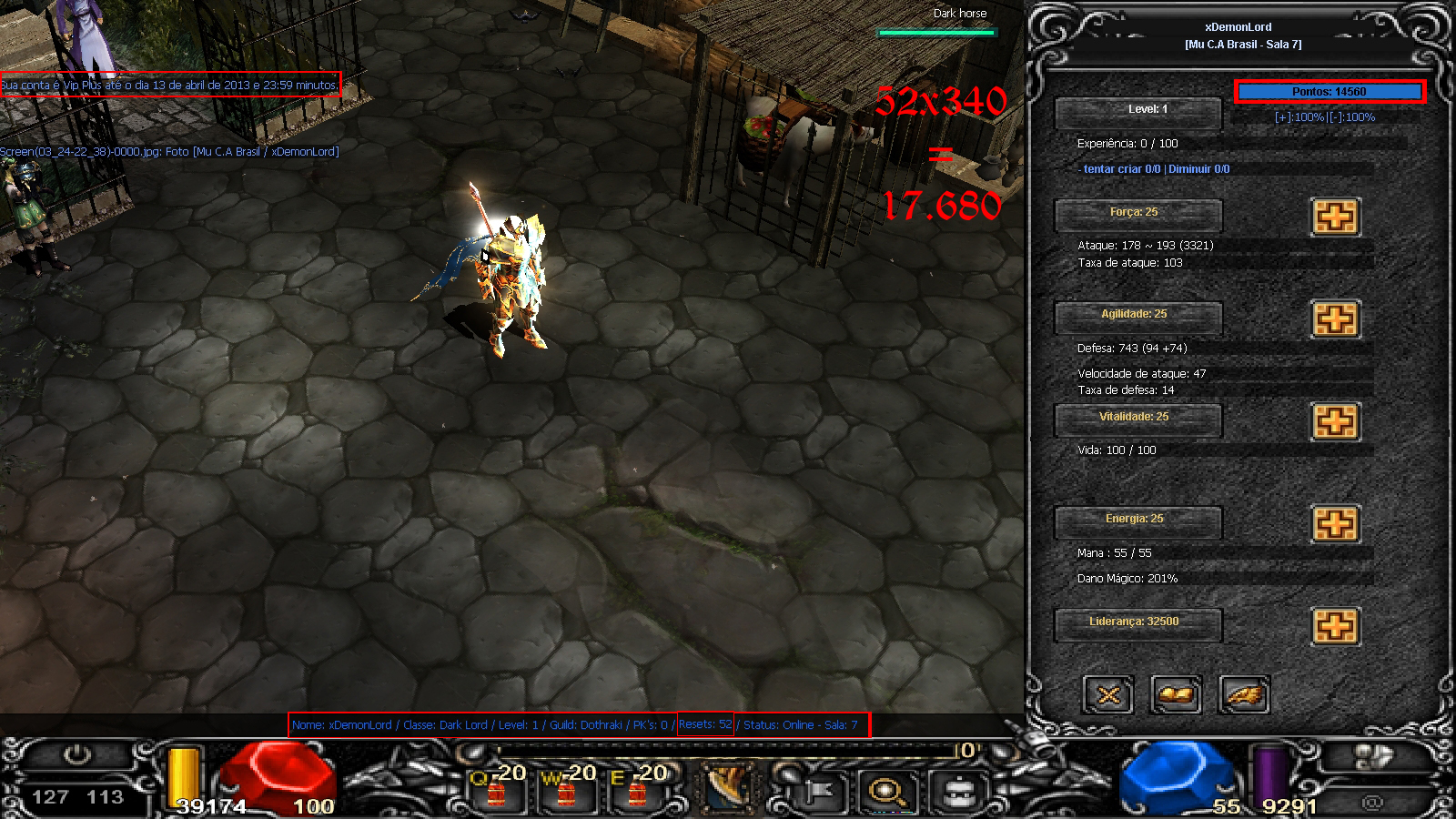The image size is (1456, 819).
Task: Click the magnifying glass icon
Action: coord(887,791)
